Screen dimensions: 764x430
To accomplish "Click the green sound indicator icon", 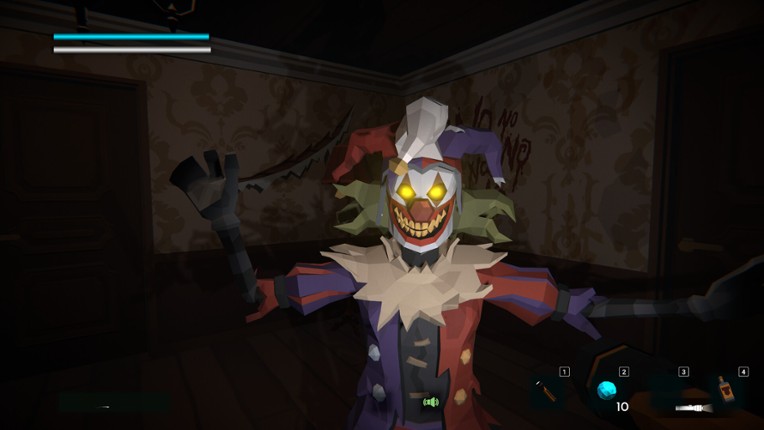I will click(431, 402).
